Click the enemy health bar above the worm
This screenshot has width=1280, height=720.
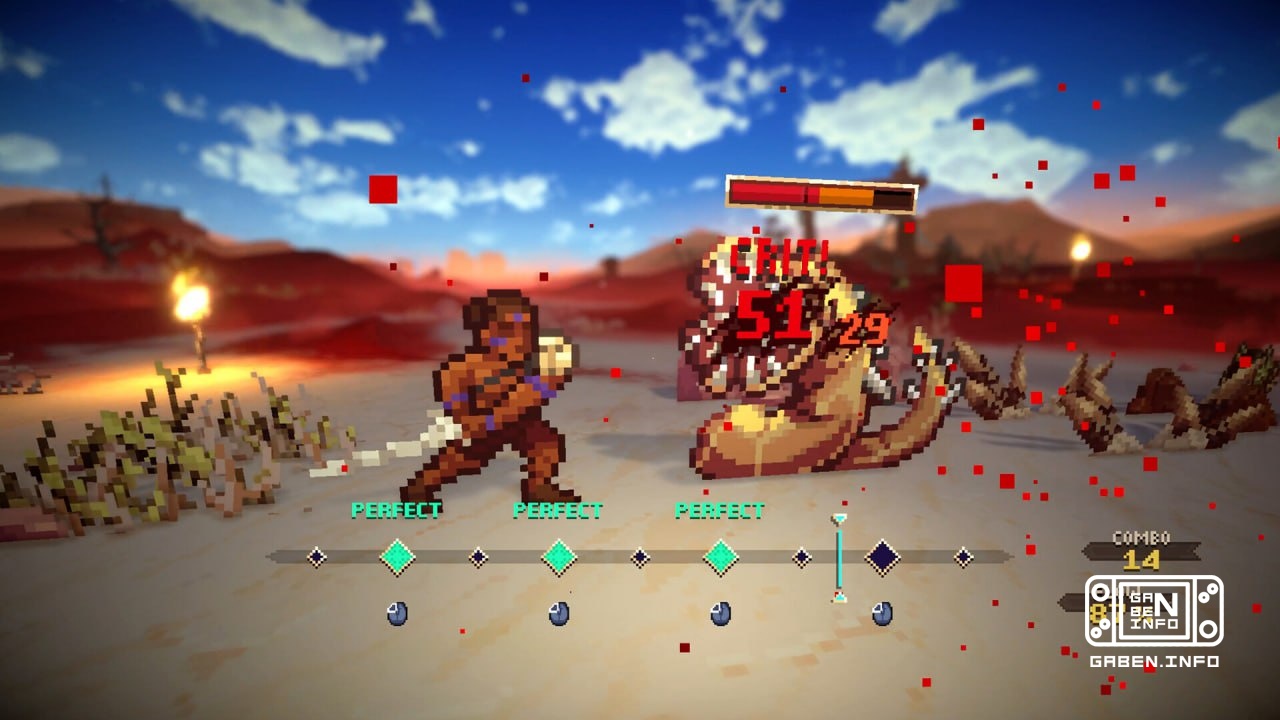(x=820, y=196)
